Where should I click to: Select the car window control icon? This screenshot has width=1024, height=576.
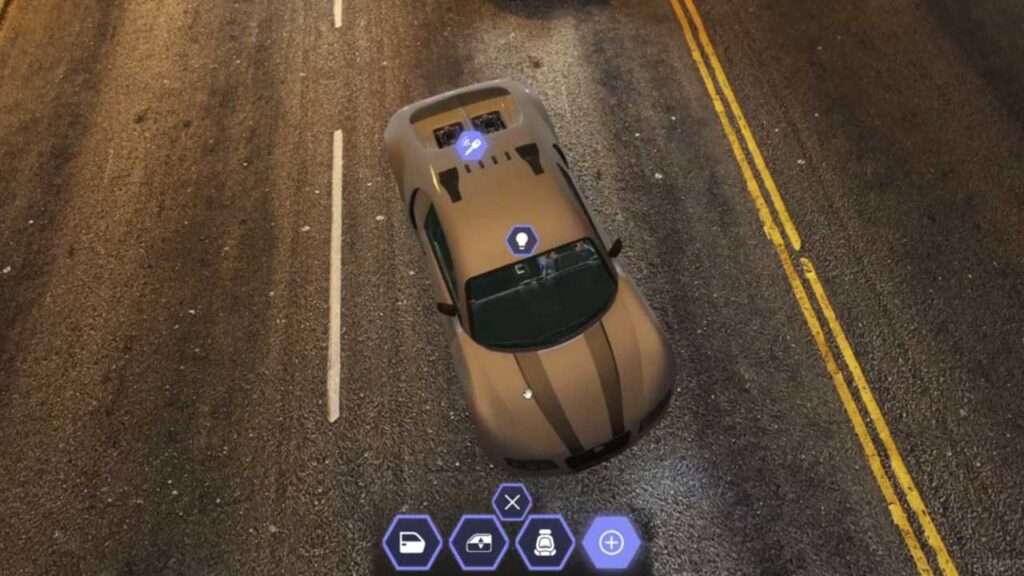478,543
